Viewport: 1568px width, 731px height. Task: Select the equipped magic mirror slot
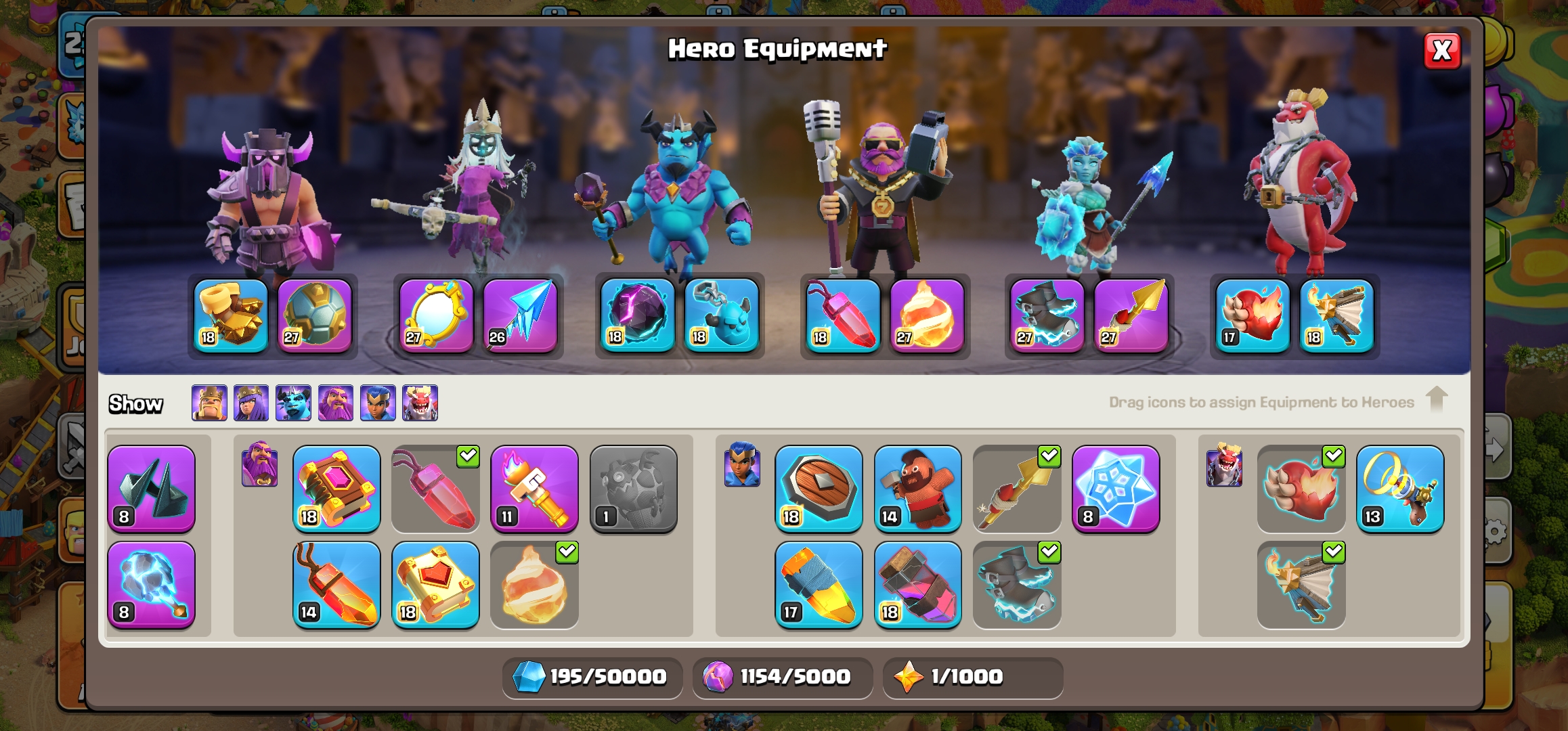click(x=436, y=315)
